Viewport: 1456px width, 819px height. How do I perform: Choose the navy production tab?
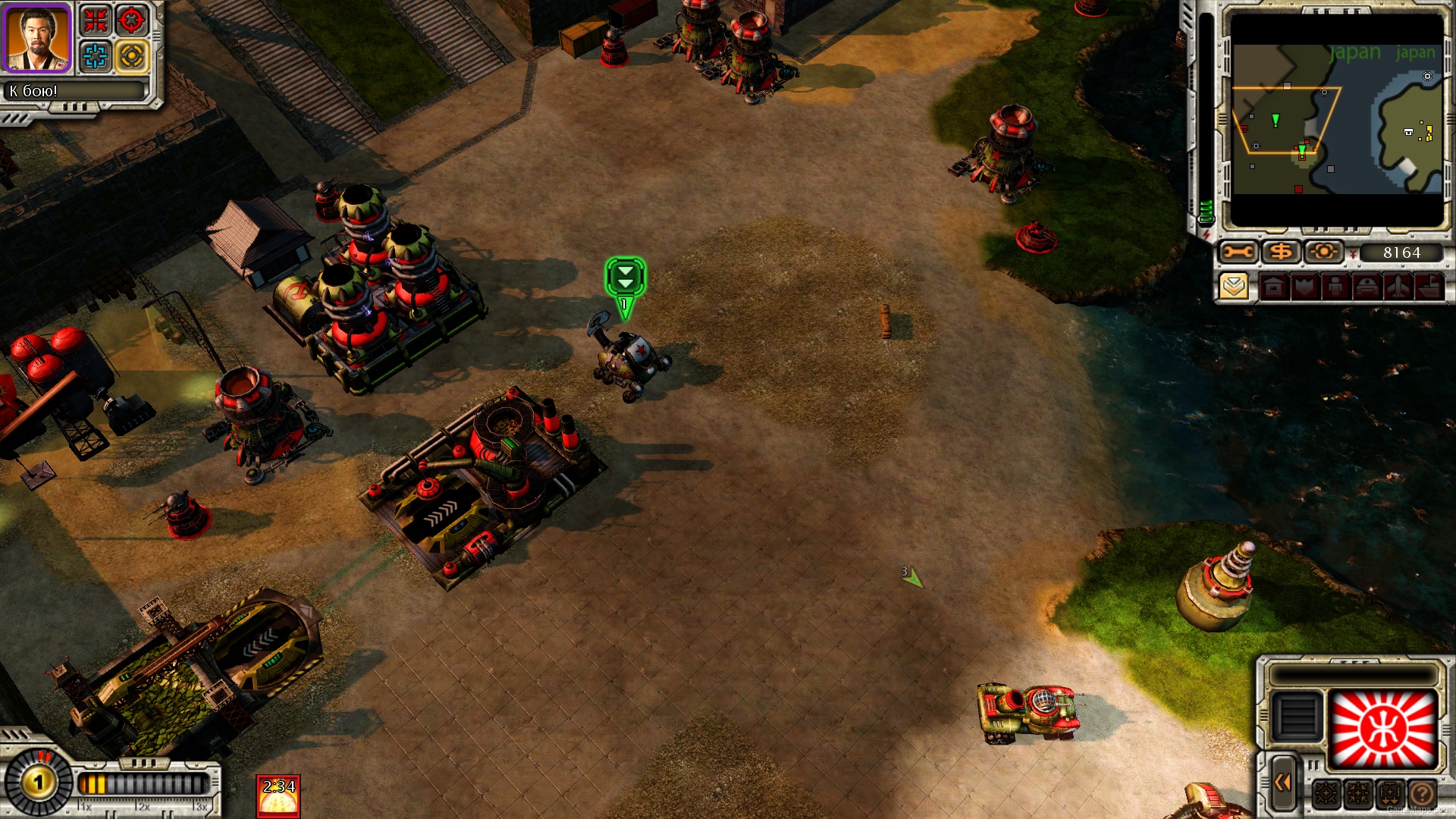1429,287
